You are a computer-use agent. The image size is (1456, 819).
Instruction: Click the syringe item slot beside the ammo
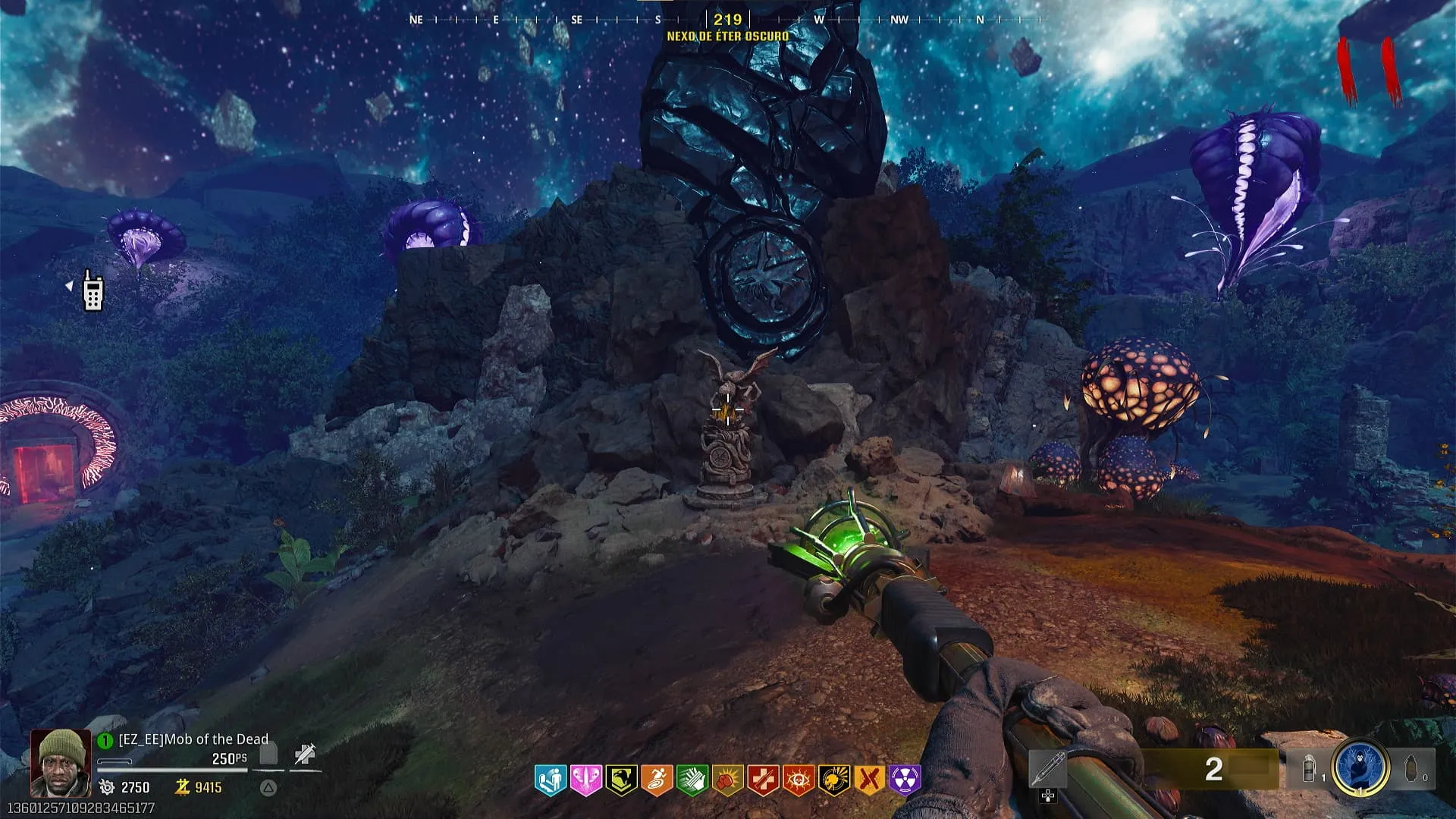[1047, 770]
